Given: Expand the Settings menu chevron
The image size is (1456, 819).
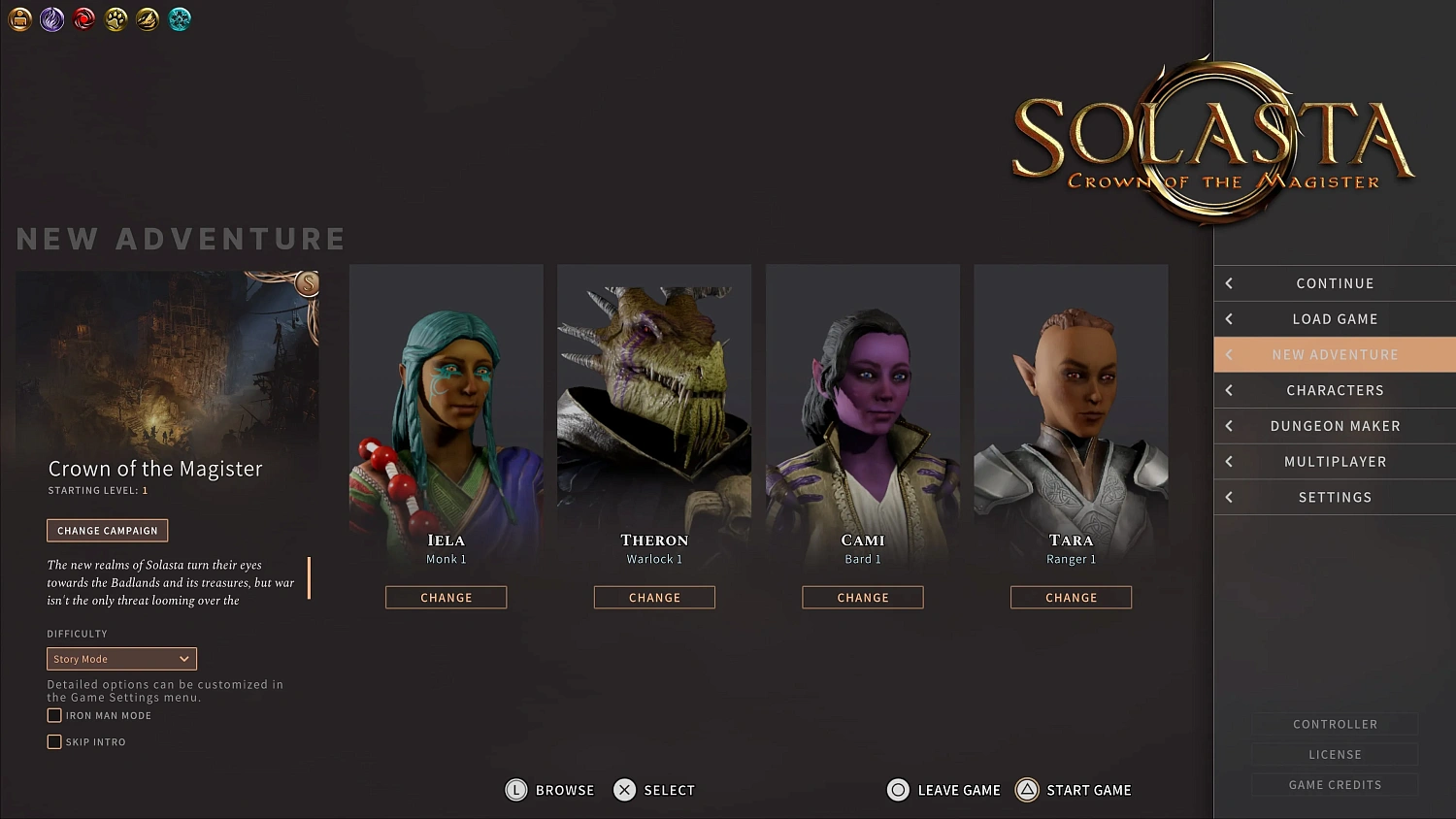Looking at the screenshot, I should [x=1228, y=497].
